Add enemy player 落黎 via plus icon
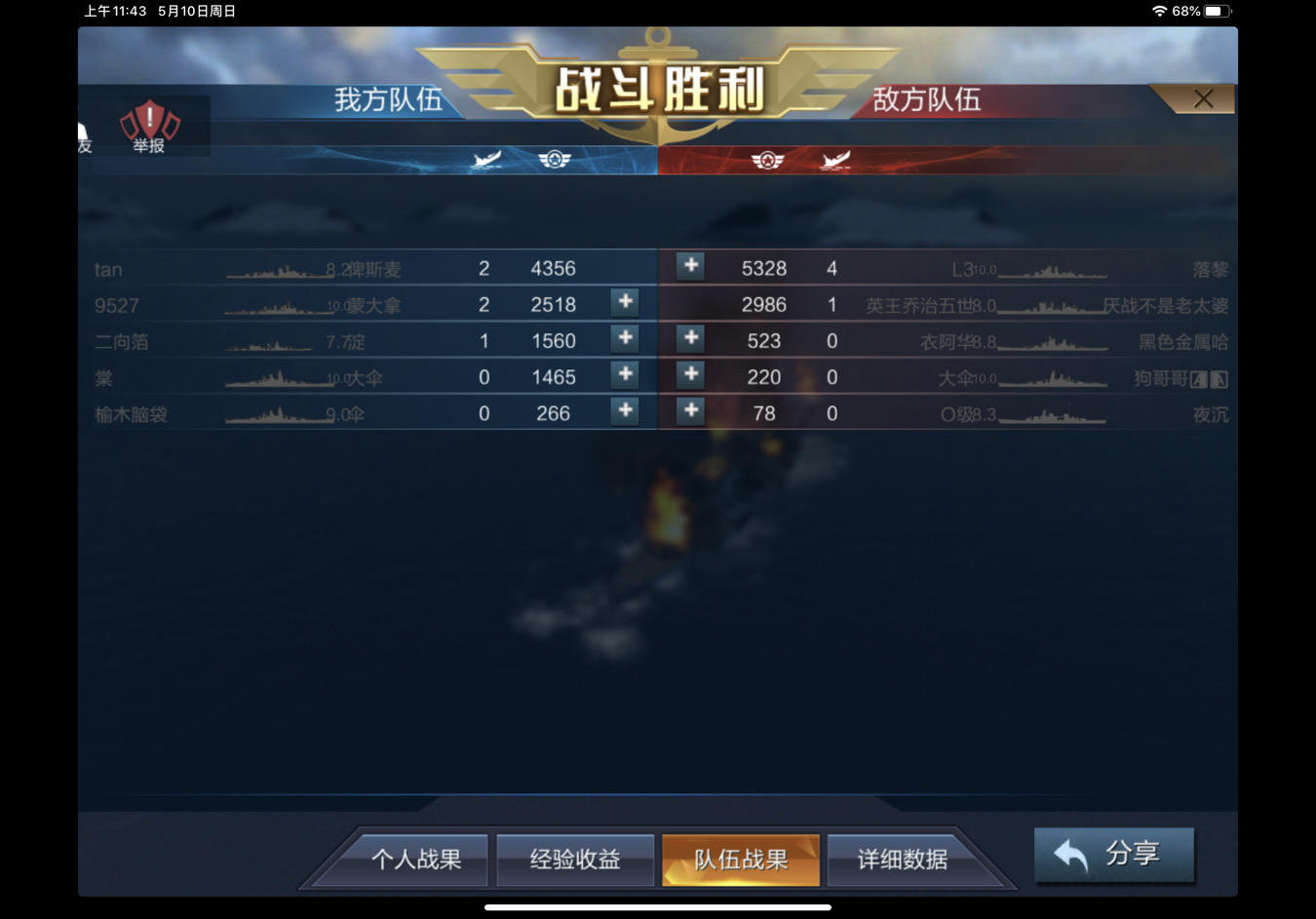The image size is (1316, 919). (689, 267)
